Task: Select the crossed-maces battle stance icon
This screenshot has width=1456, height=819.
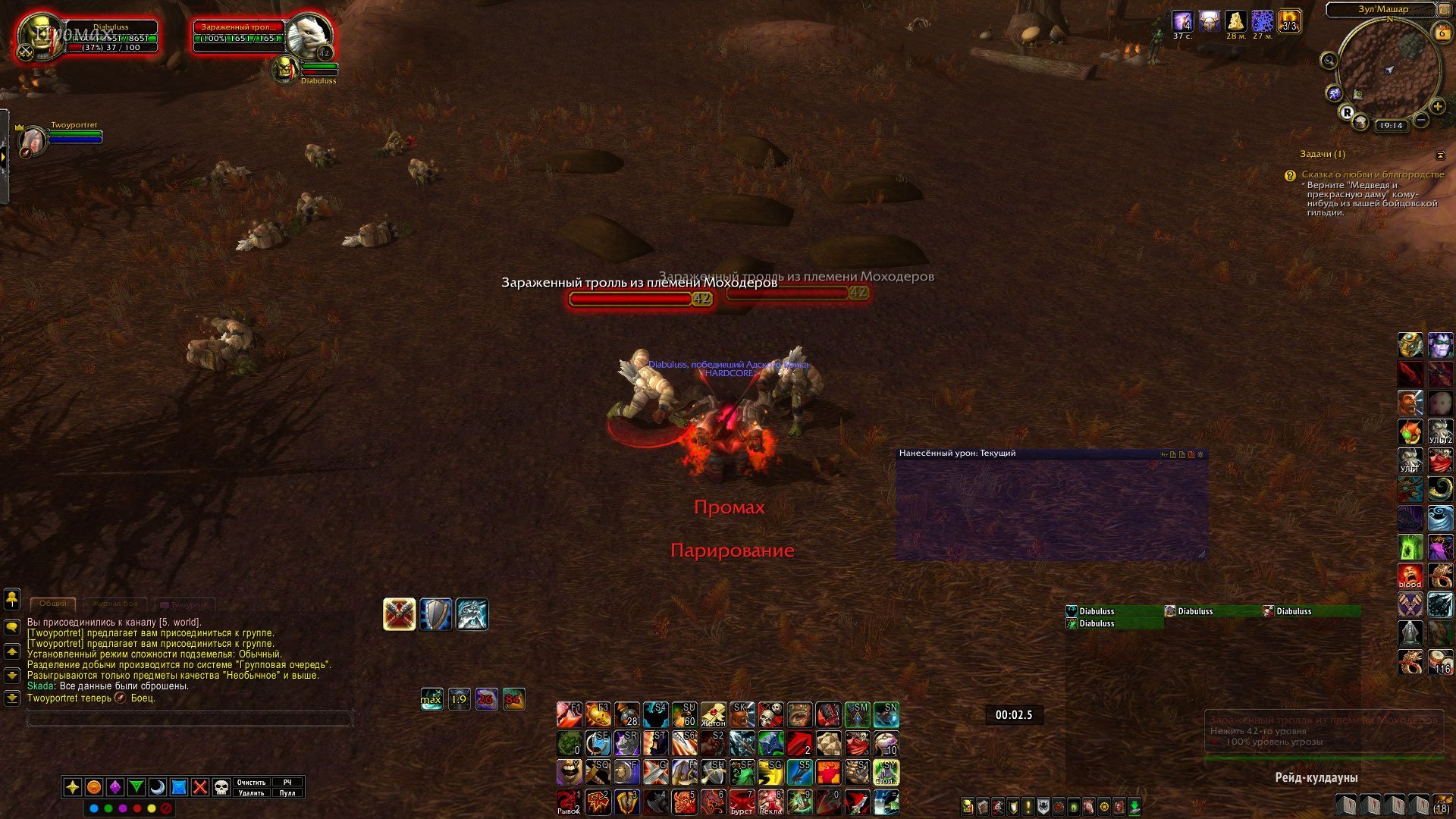Action: pos(400,614)
